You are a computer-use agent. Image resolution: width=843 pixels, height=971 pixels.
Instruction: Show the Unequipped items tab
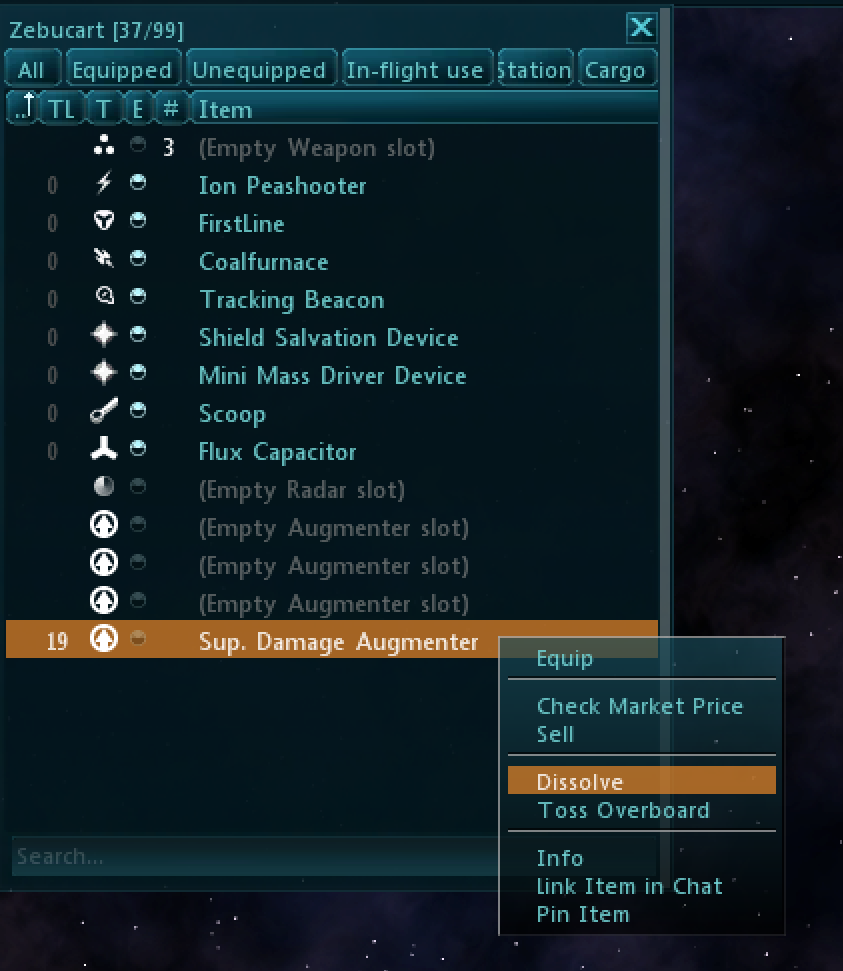click(259, 70)
